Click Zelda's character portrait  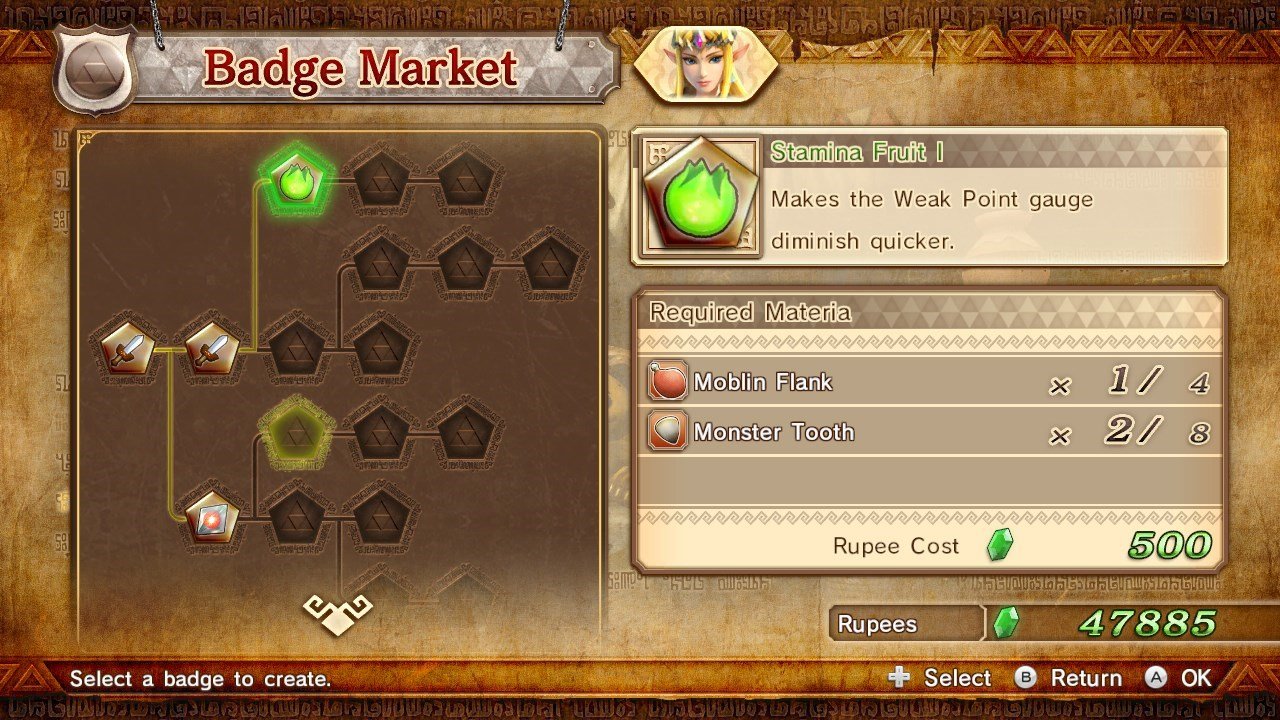click(x=706, y=64)
